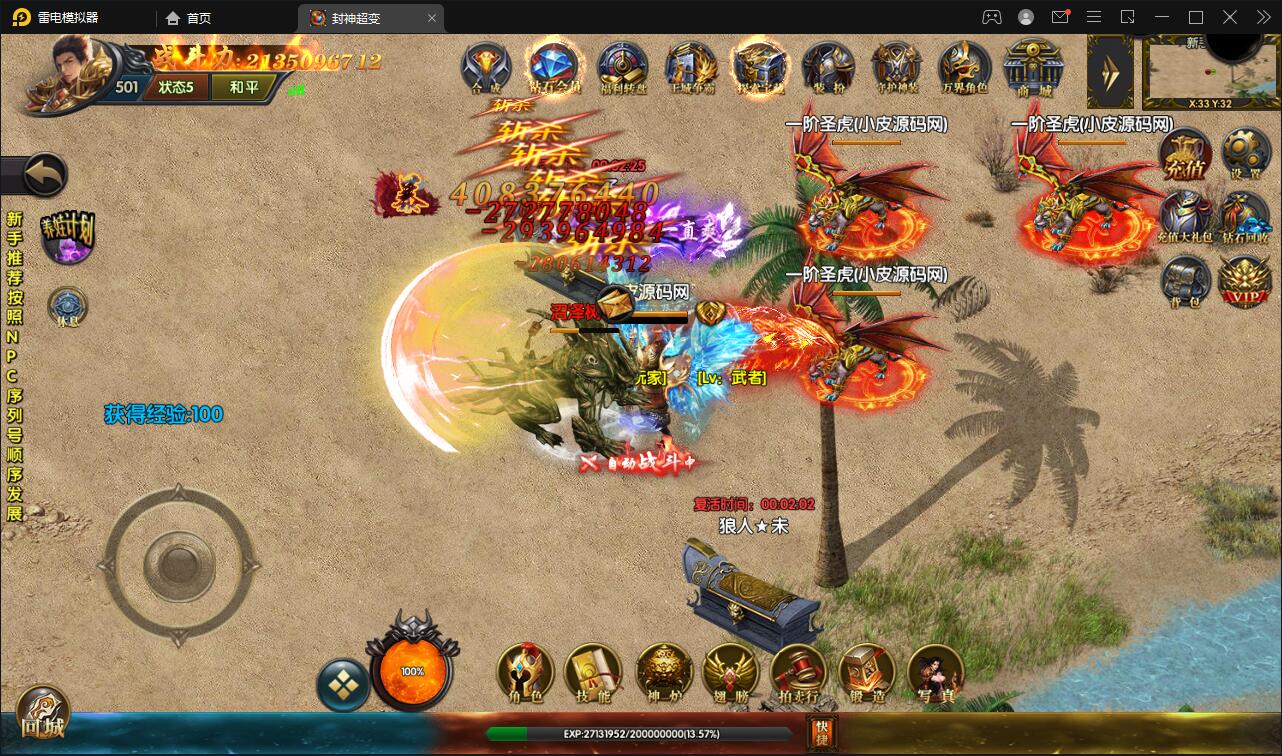Open the 锻造 forging menu
The height and width of the screenshot is (756, 1282).
click(x=866, y=672)
